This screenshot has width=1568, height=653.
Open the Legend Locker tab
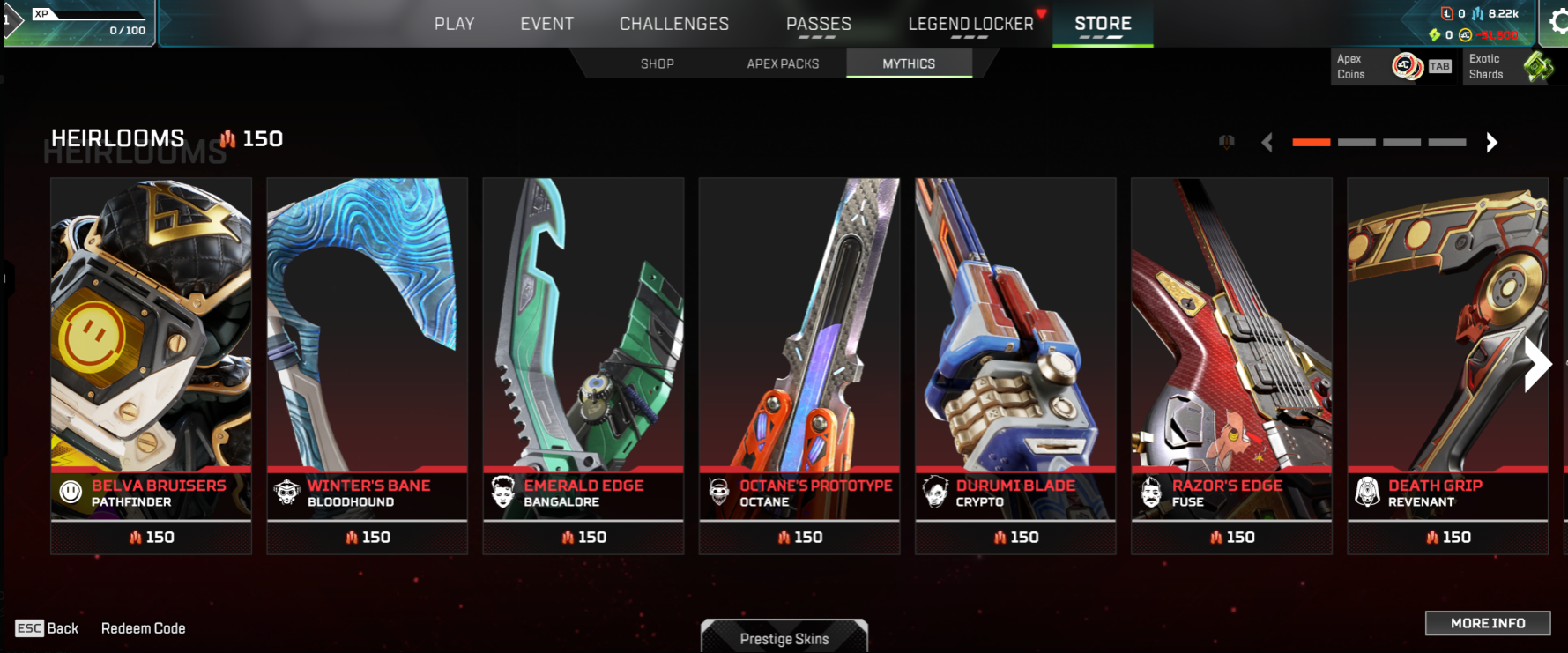click(970, 24)
